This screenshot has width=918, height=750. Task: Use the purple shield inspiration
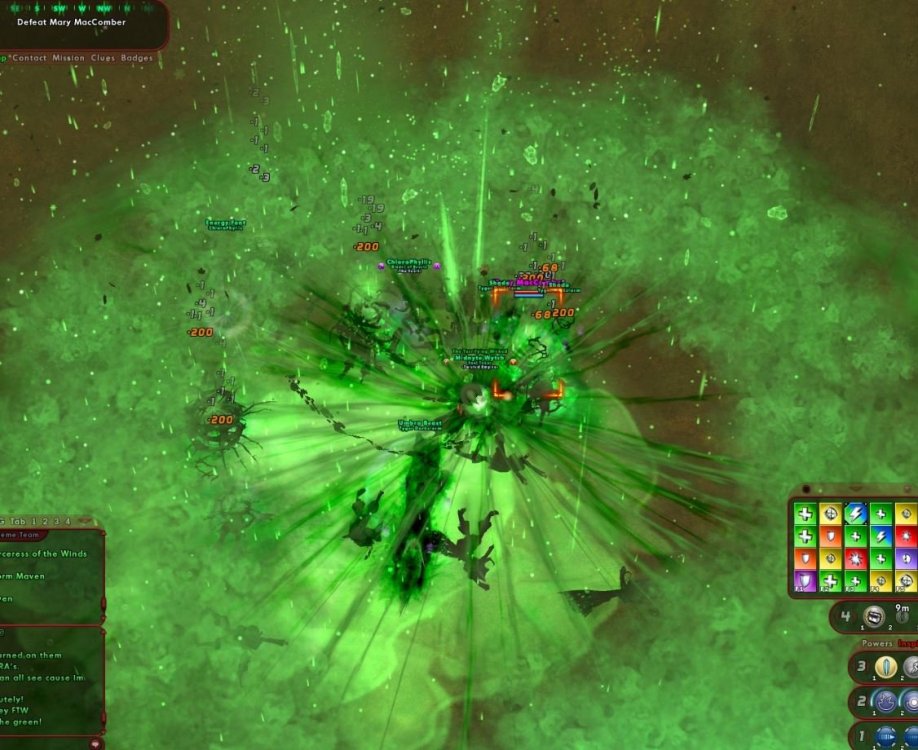[x=804, y=580]
